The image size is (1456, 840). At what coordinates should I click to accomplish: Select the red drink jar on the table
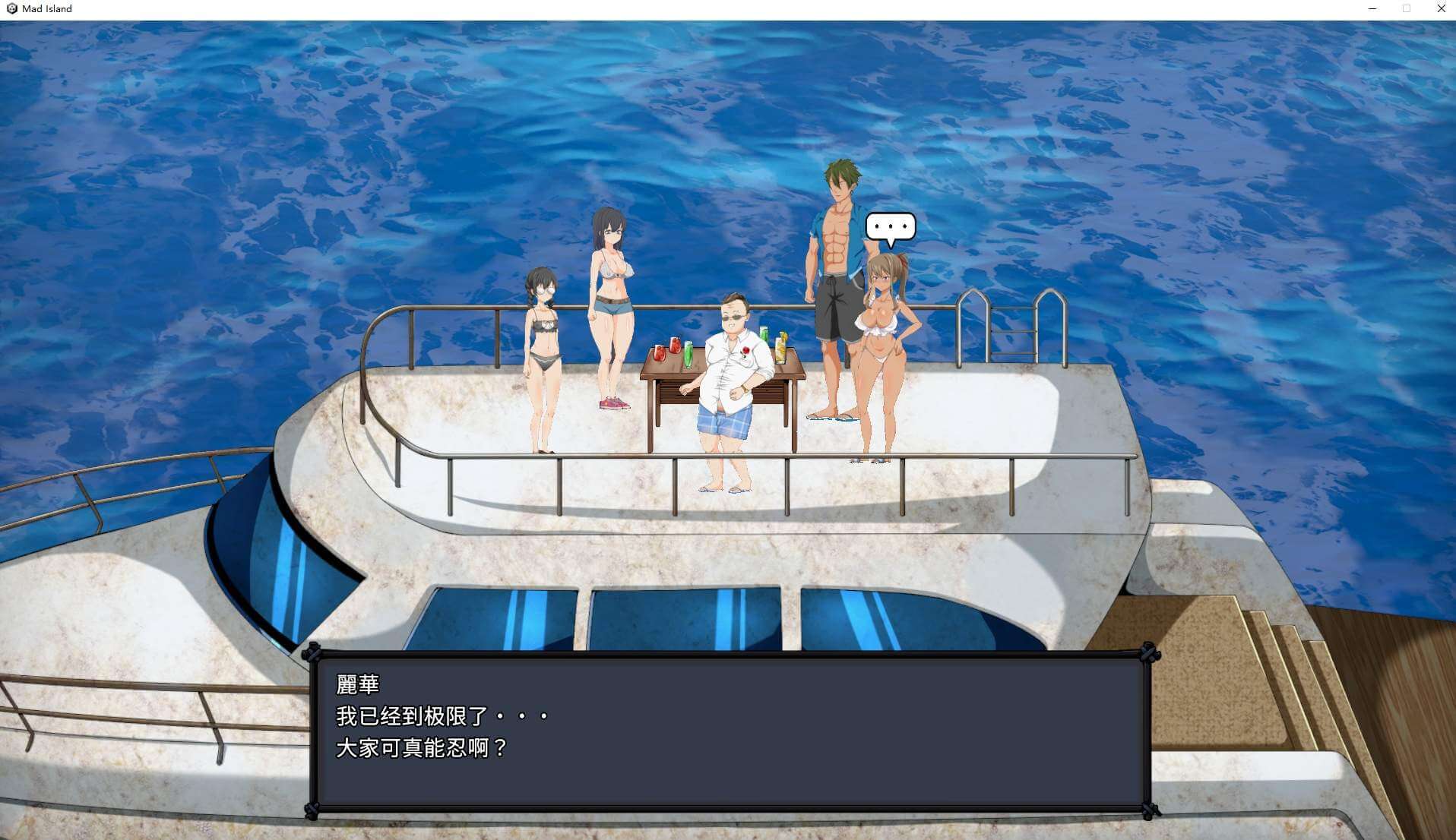click(660, 353)
